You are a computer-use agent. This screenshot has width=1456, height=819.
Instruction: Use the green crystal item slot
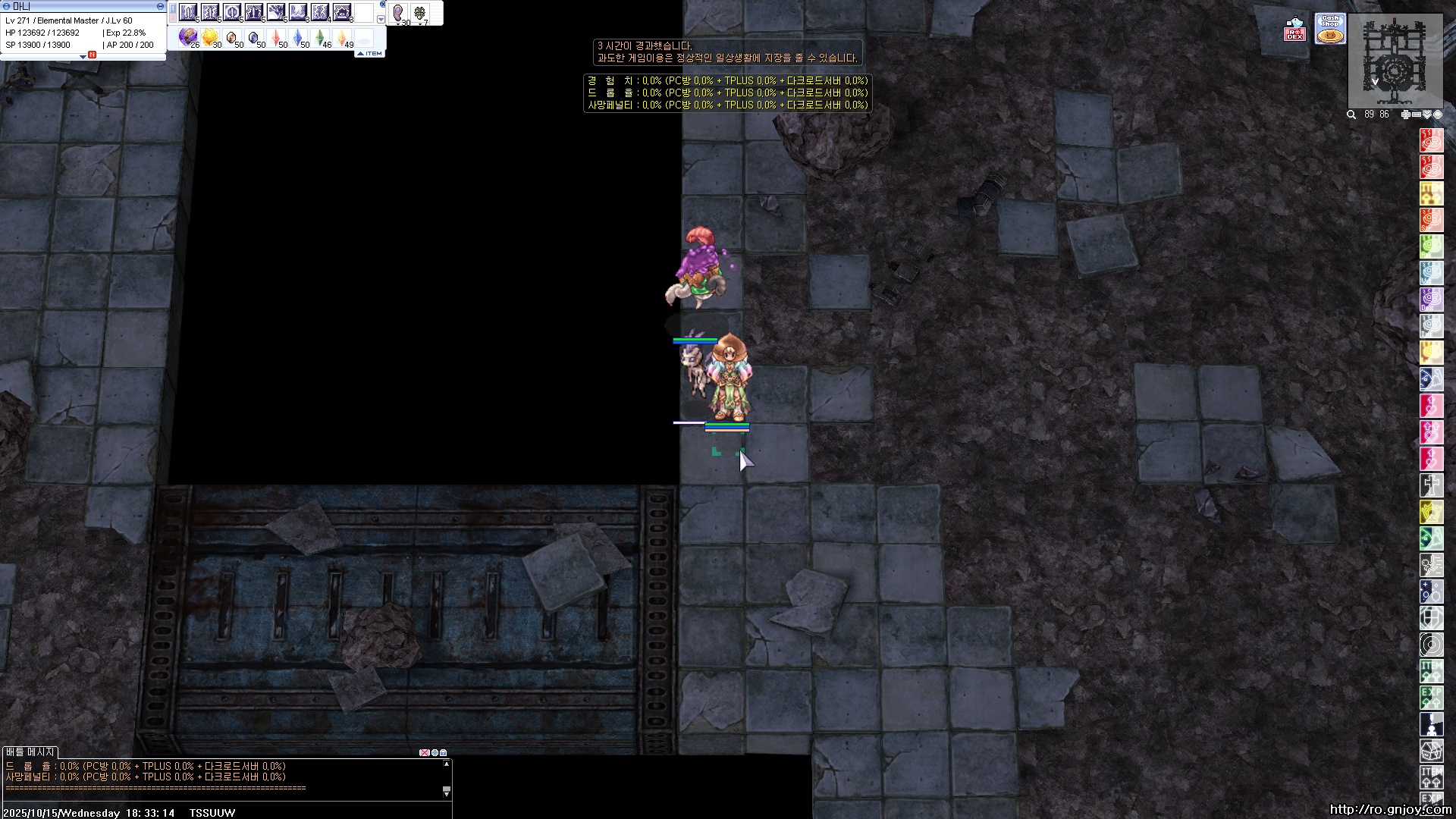point(320,36)
